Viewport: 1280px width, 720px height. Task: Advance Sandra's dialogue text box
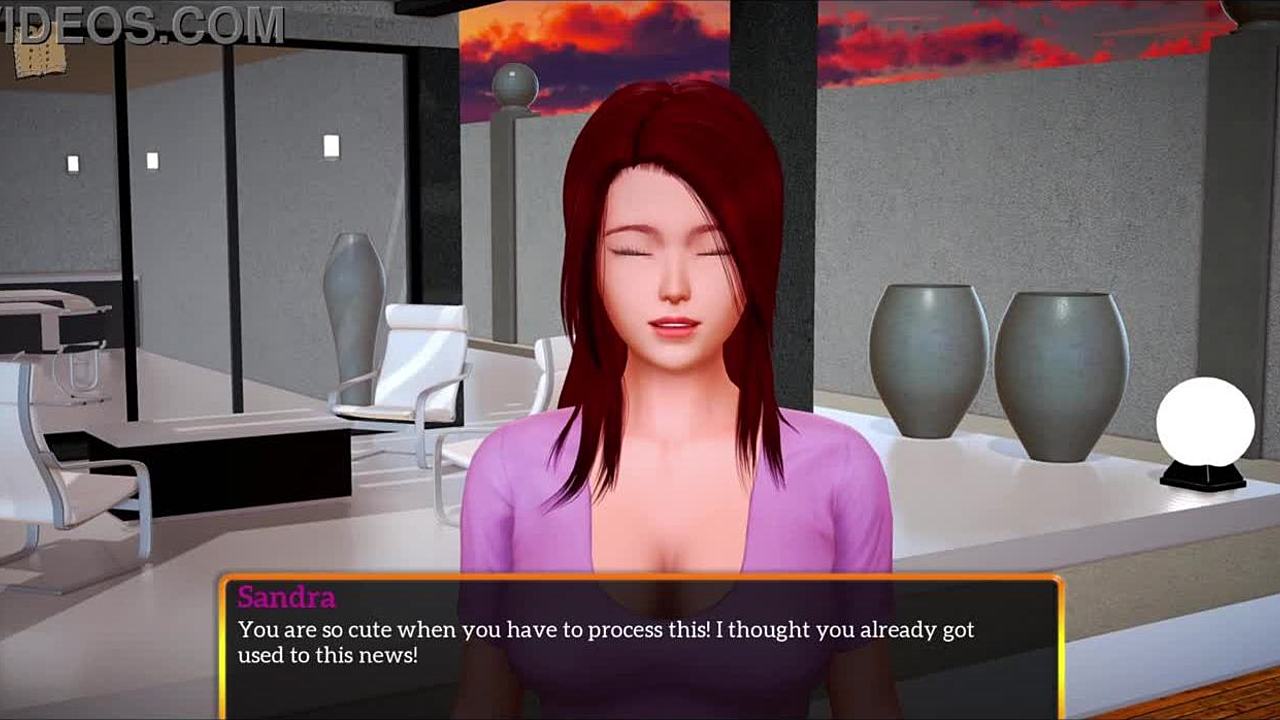point(640,646)
